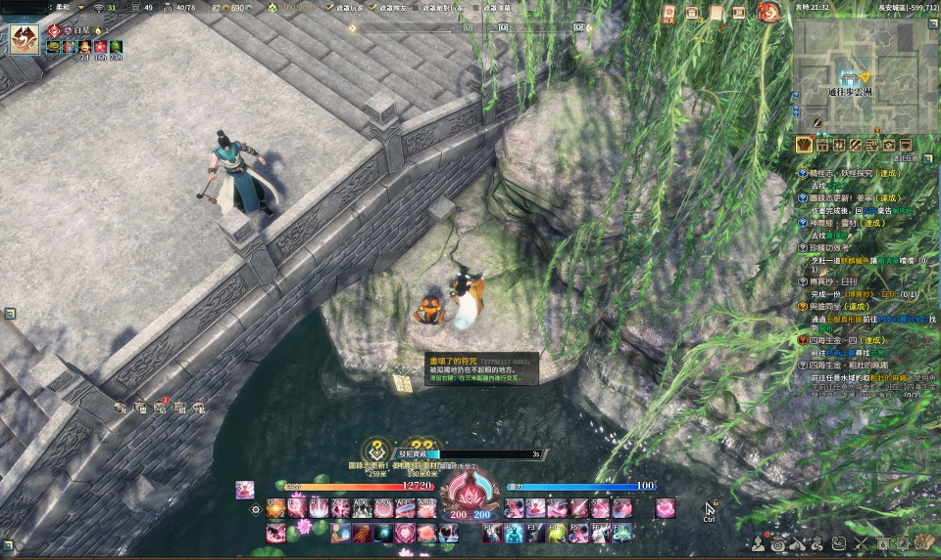Click the pink icon above the left hotbar

pyautogui.click(x=245, y=489)
